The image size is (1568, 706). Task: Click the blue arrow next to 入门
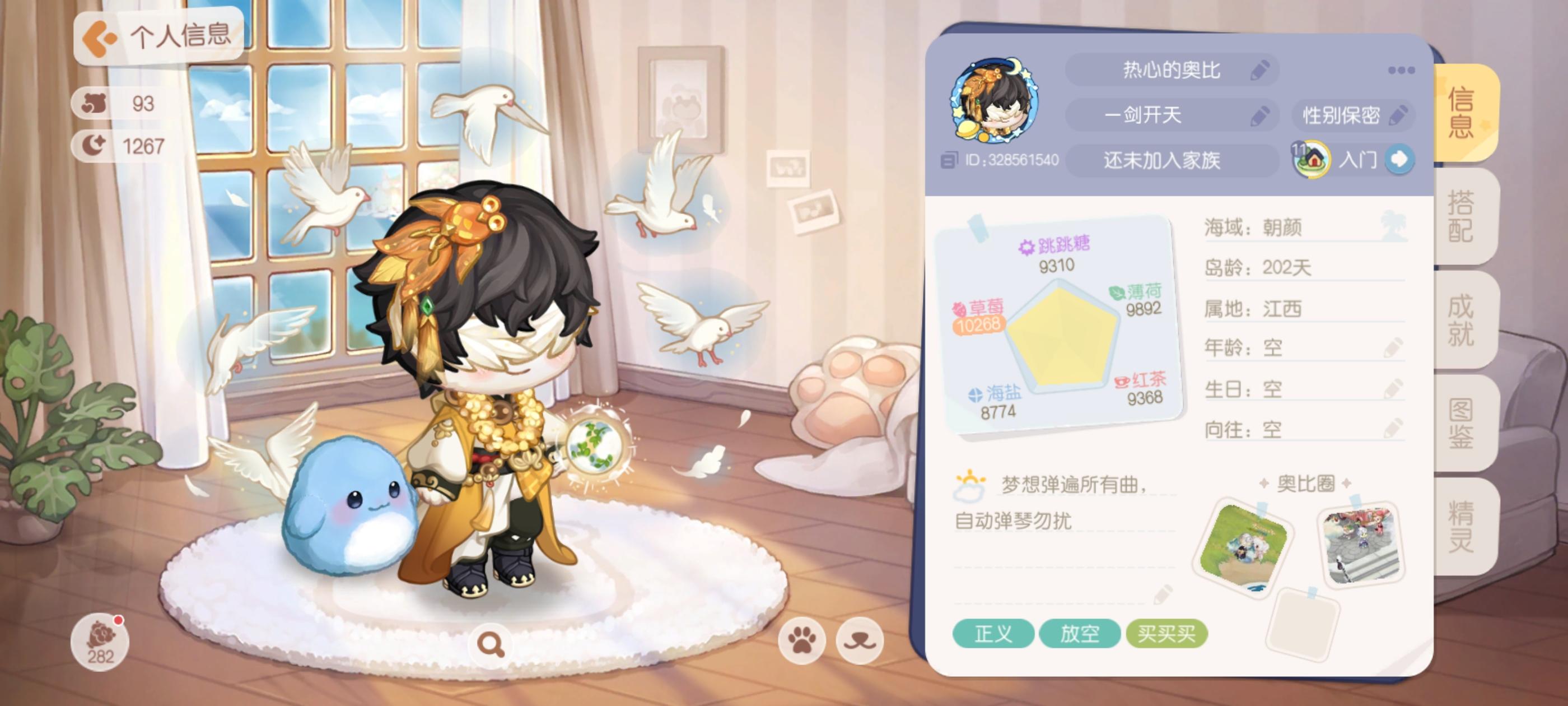(x=1402, y=159)
